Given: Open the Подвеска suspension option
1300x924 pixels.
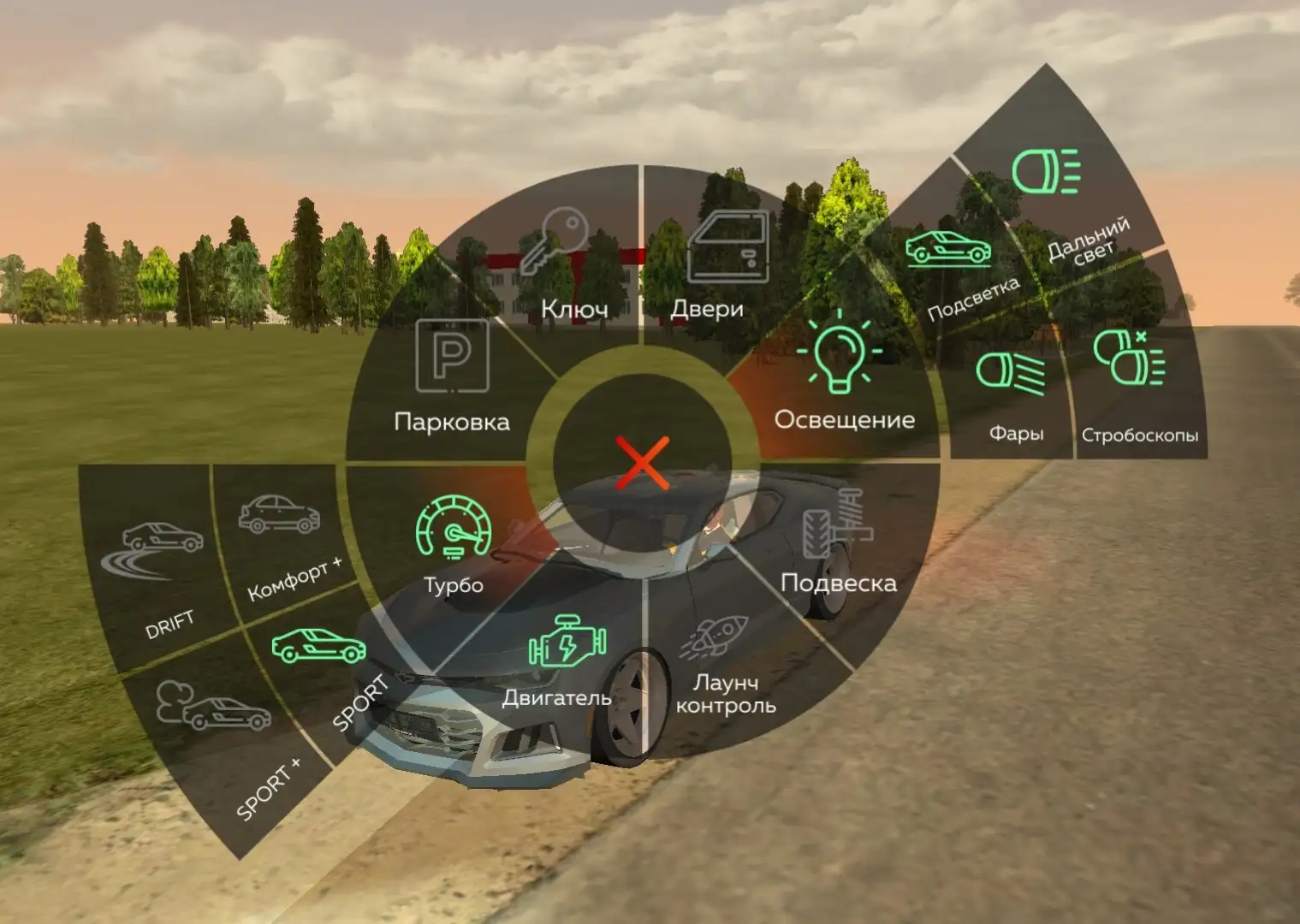Looking at the screenshot, I should 834,548.
